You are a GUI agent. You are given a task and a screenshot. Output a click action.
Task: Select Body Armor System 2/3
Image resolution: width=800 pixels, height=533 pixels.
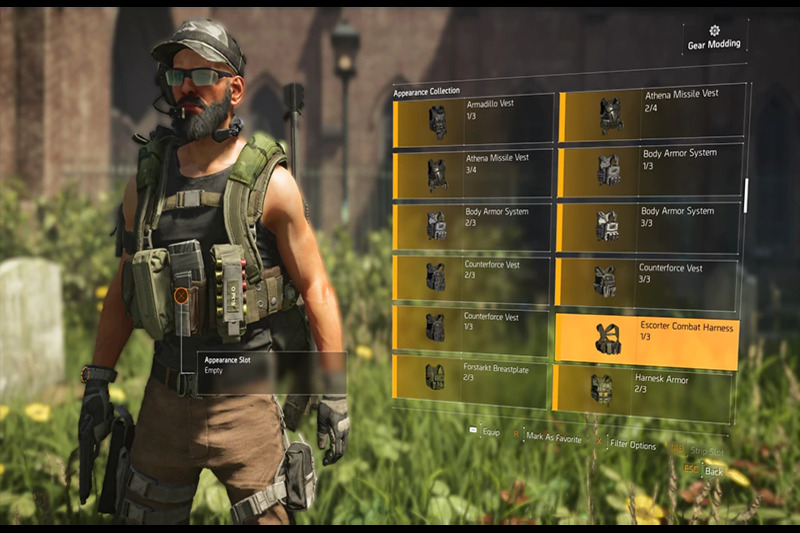click(x=473, y=226)
